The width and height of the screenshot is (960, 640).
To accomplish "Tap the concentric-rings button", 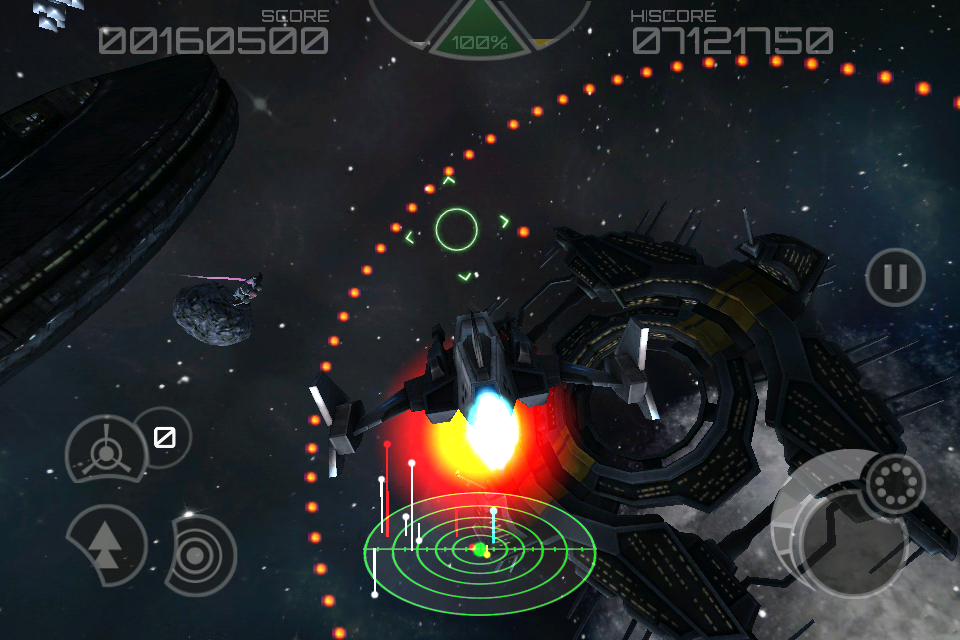I will click(203, 551).
